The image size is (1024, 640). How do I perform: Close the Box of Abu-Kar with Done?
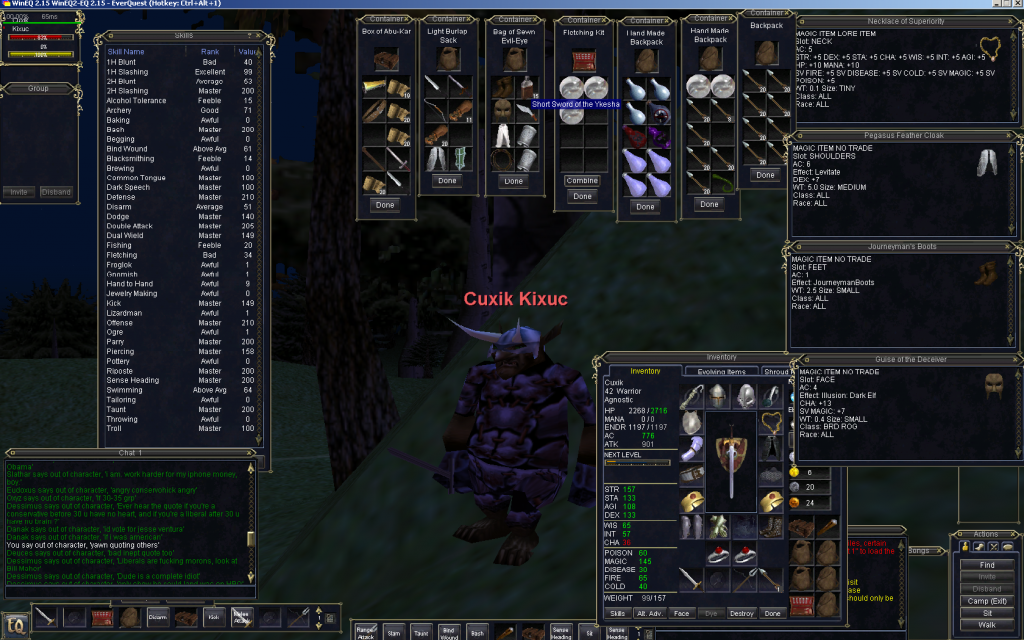[x=385, y=204]
